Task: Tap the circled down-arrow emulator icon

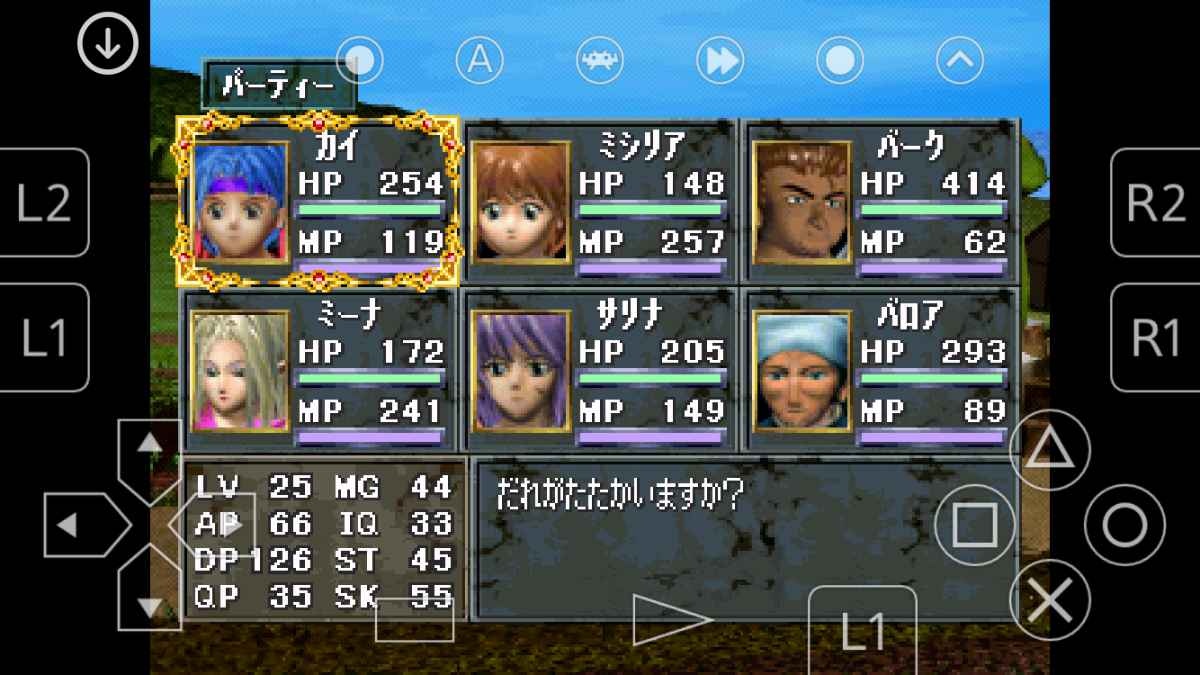Action: pos(108,43)
